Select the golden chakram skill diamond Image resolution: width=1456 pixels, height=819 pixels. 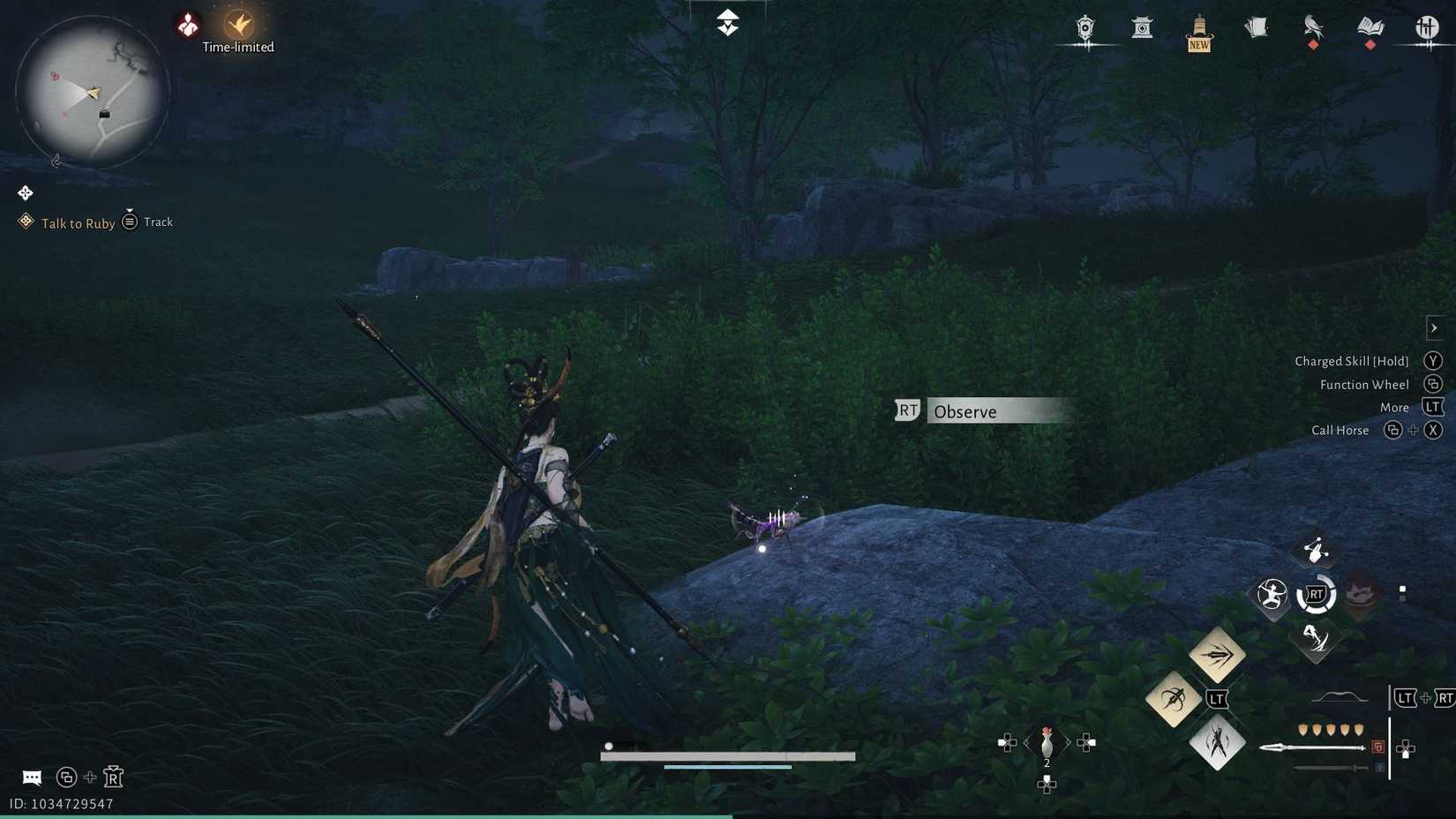coord(1173,698)
